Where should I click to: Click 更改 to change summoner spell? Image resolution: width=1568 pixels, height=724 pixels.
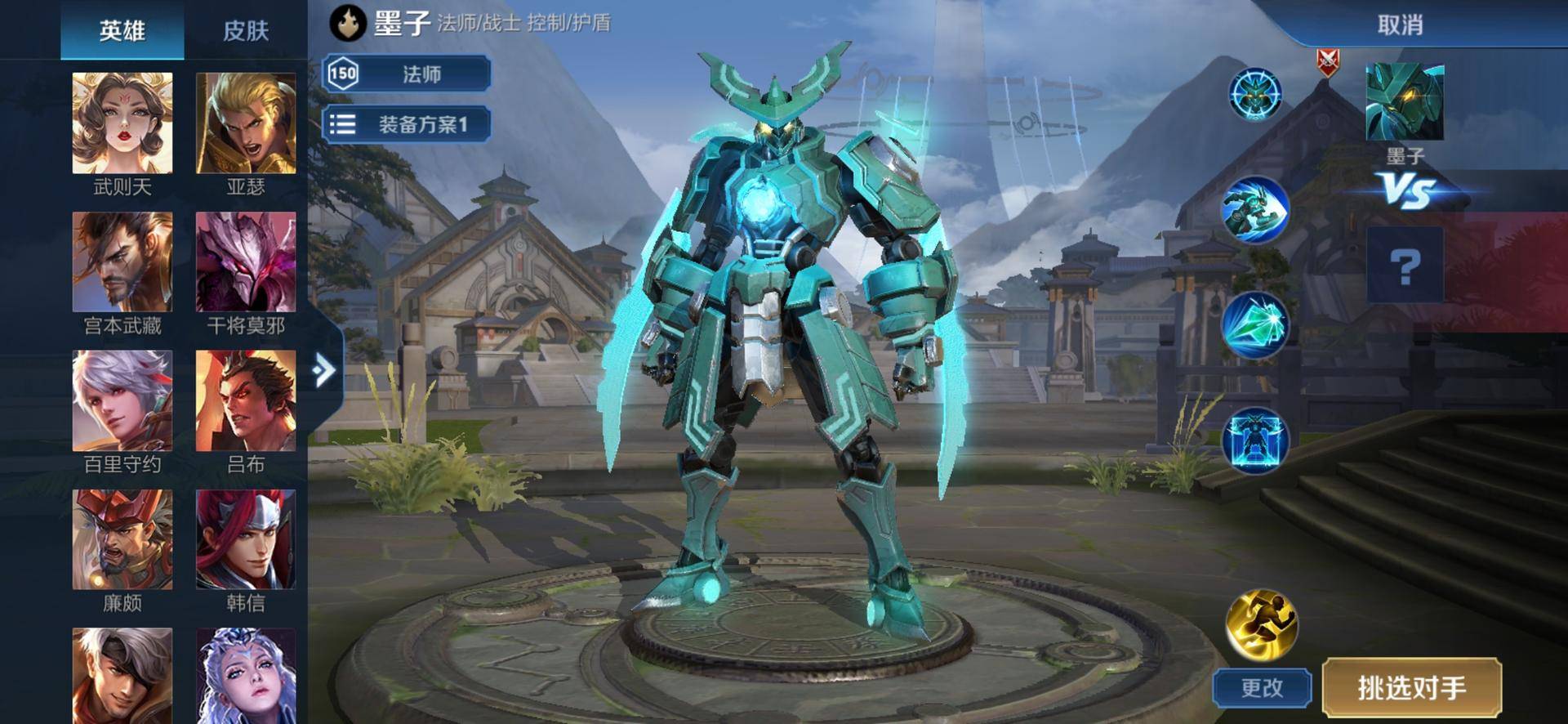tap(1262, 688)
